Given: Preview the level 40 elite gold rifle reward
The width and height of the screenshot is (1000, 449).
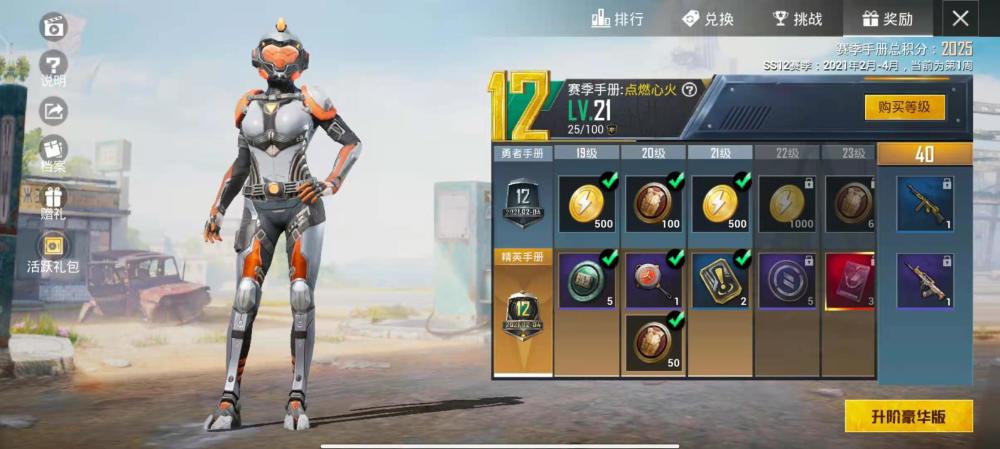Looking at the screenshot, I should pyautogui.click(x=924, y=279).
